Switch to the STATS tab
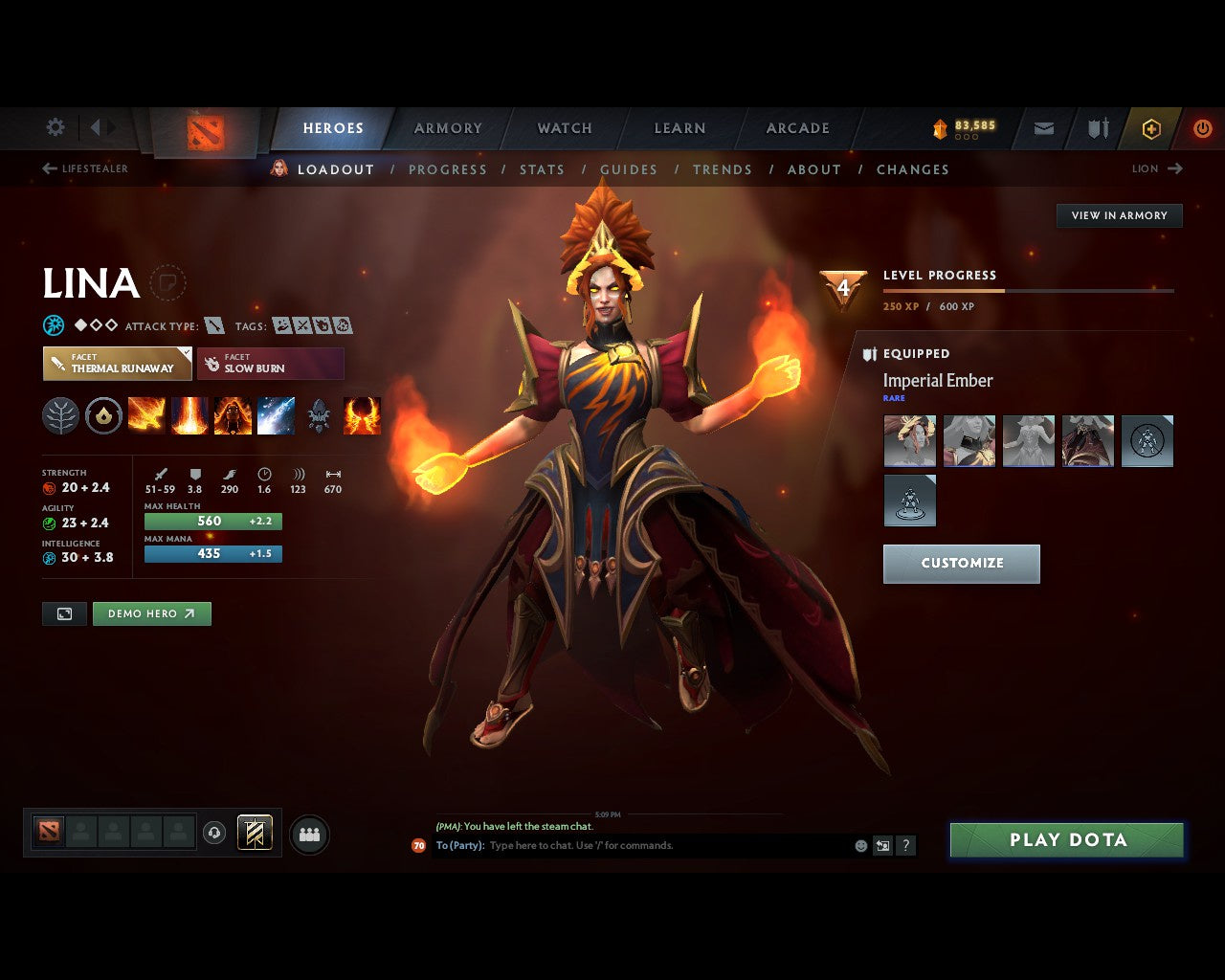The image size is (1225, 980). click(x=542, y=169)
